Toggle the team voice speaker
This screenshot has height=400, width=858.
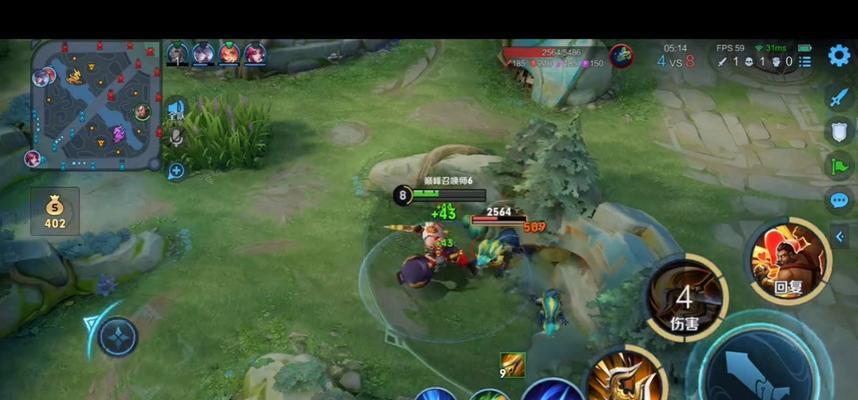(176, 108)
